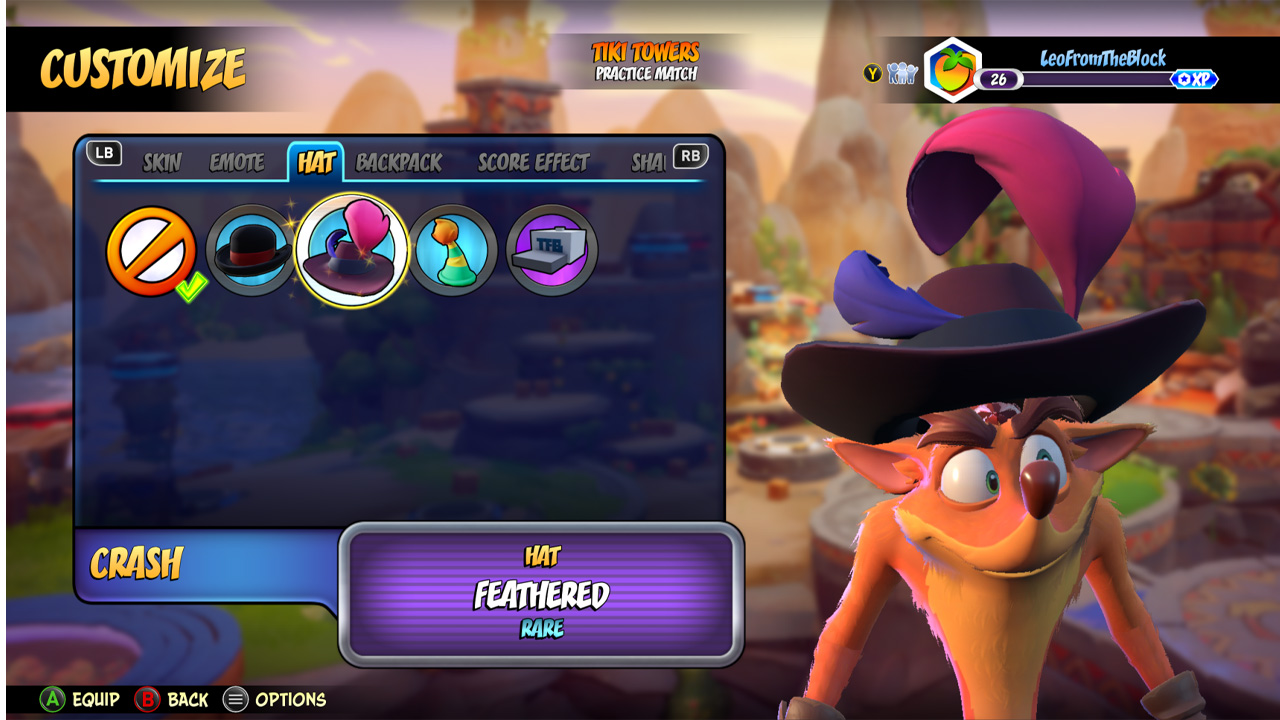1280x720 pixels.
Task: Select the Hat tab
Action: point(316,163)
